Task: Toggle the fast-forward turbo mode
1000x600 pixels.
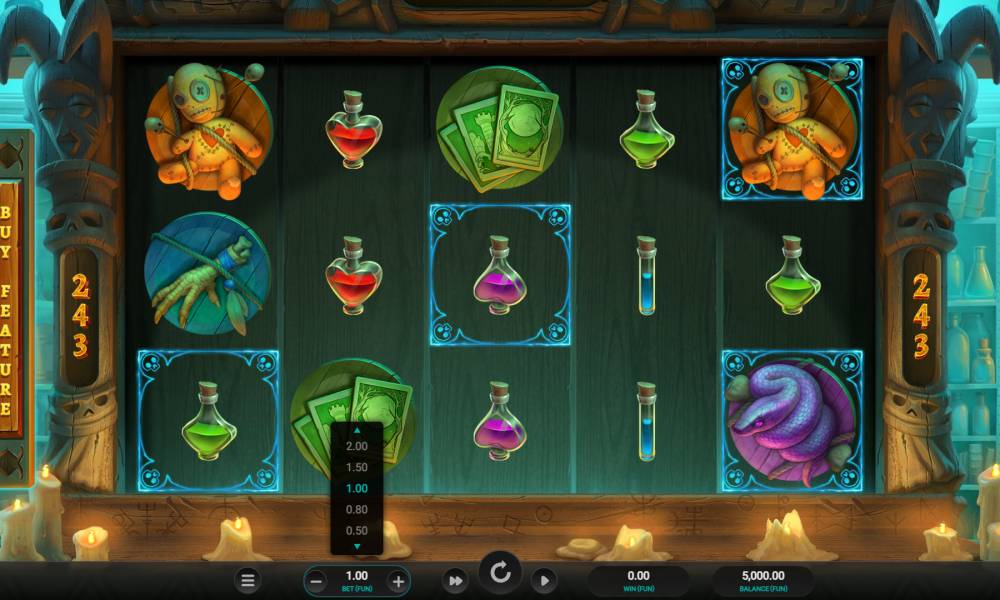Action: 455,580
